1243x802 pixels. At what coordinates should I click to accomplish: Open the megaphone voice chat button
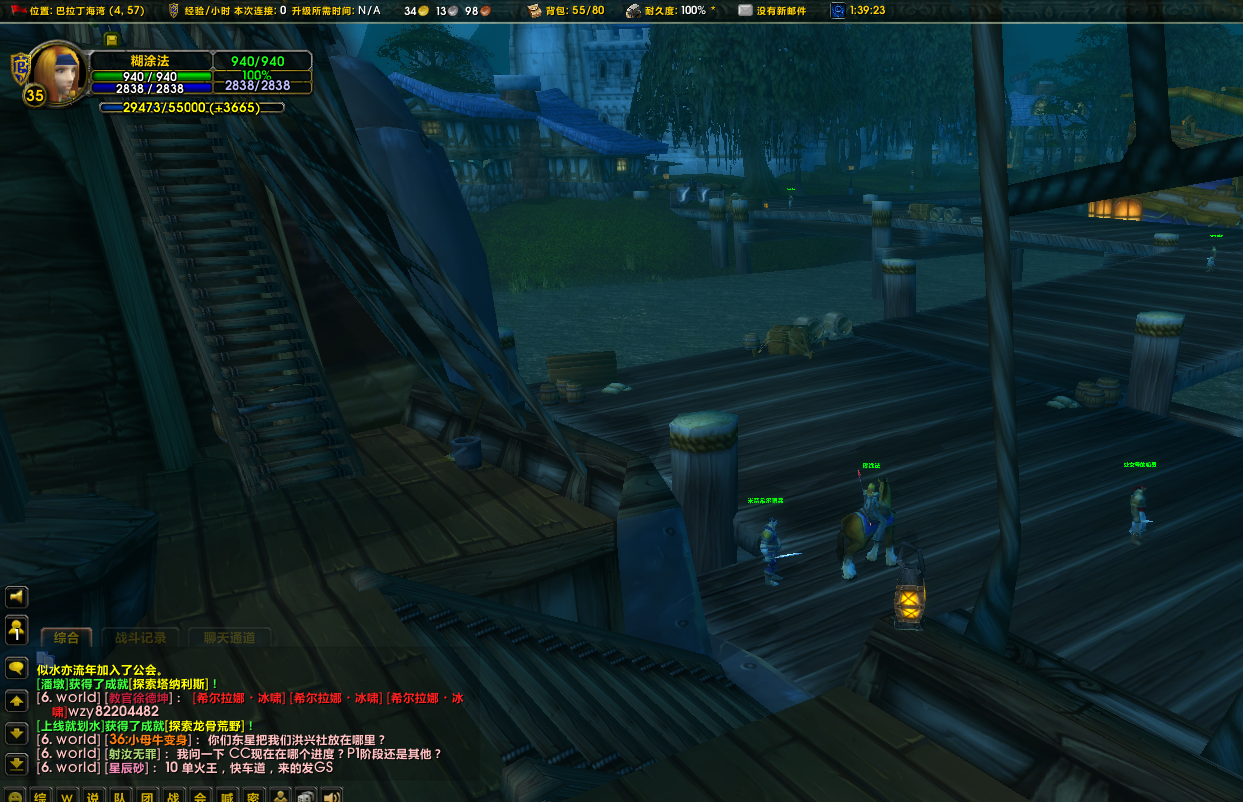(x=16, y=597)
